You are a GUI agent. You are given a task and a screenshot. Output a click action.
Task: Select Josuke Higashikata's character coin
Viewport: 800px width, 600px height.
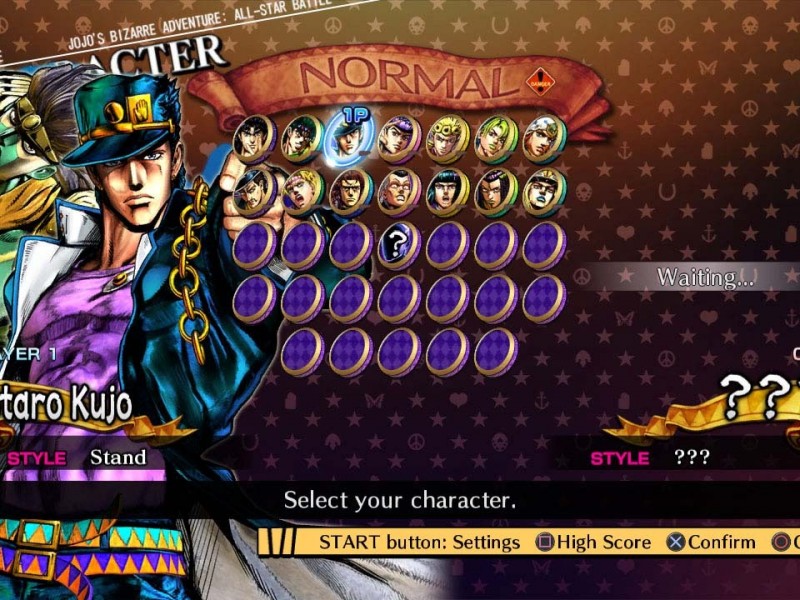(399, 139)
